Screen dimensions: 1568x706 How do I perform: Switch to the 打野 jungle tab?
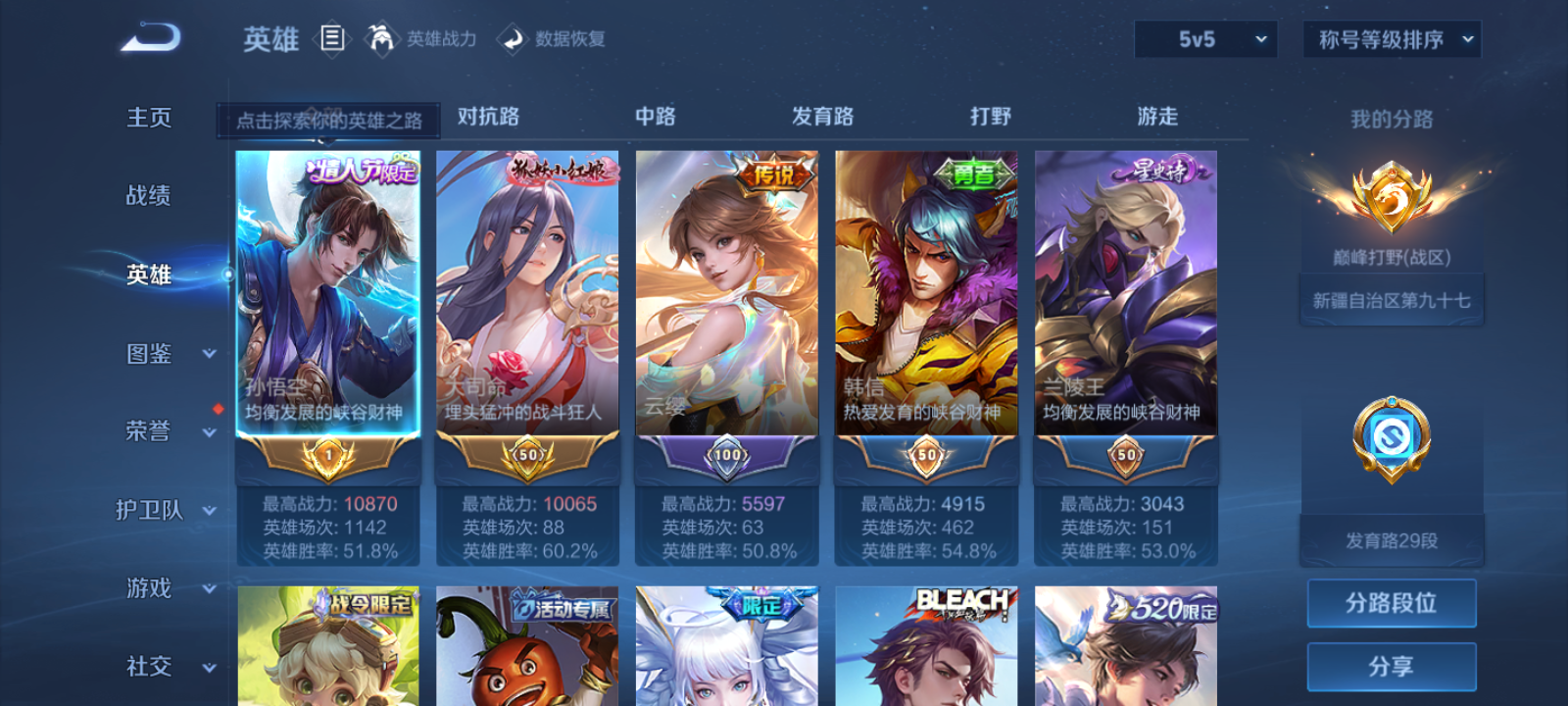click(990, 116)
